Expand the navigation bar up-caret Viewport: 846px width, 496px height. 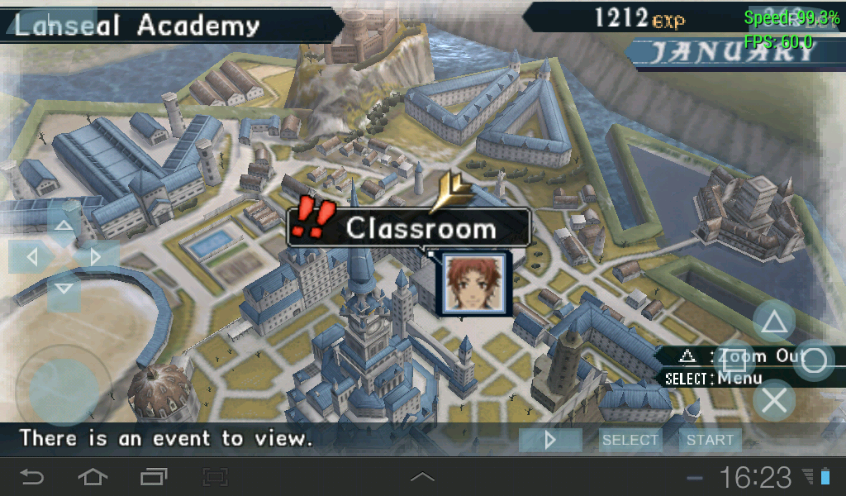423,476
